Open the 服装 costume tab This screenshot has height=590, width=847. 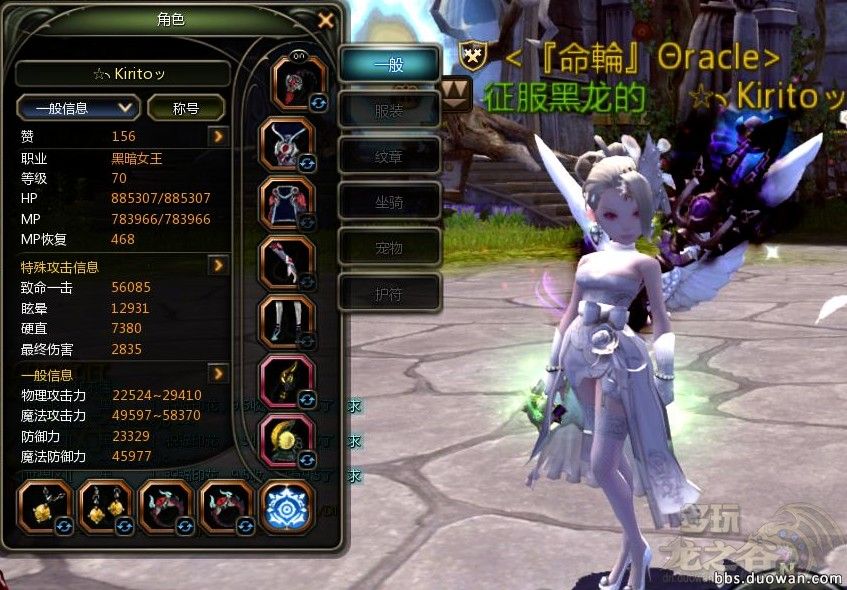[x=389, y=111]
